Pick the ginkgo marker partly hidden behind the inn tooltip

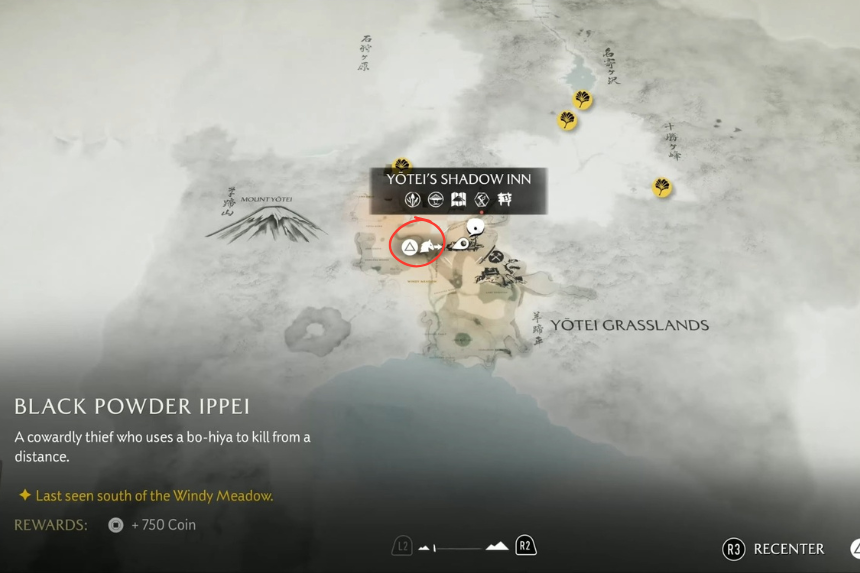click(402, 165)
